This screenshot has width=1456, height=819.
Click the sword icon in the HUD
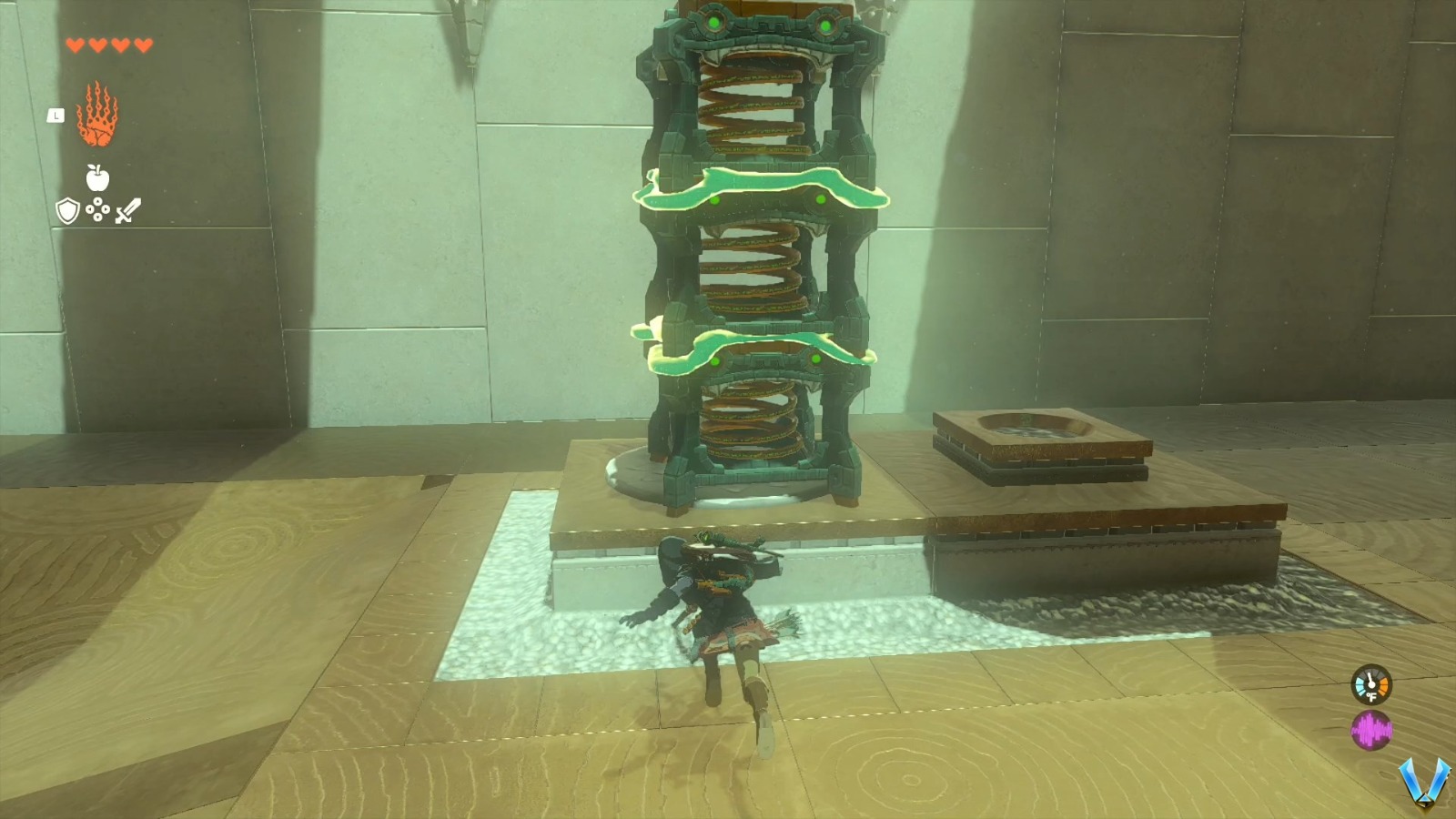tap(127, 212)
